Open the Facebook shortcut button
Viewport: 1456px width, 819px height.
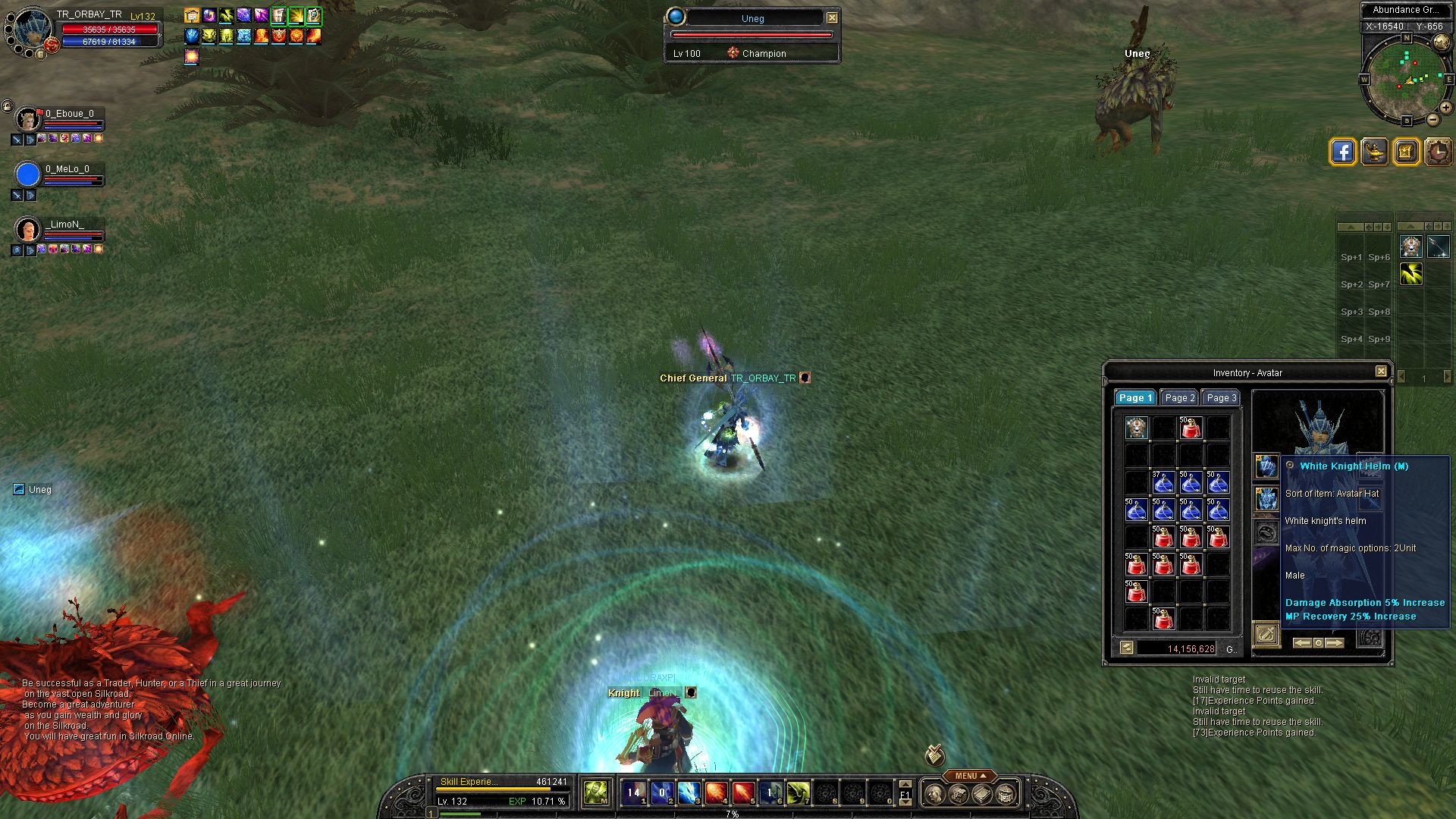[1342, 152]
